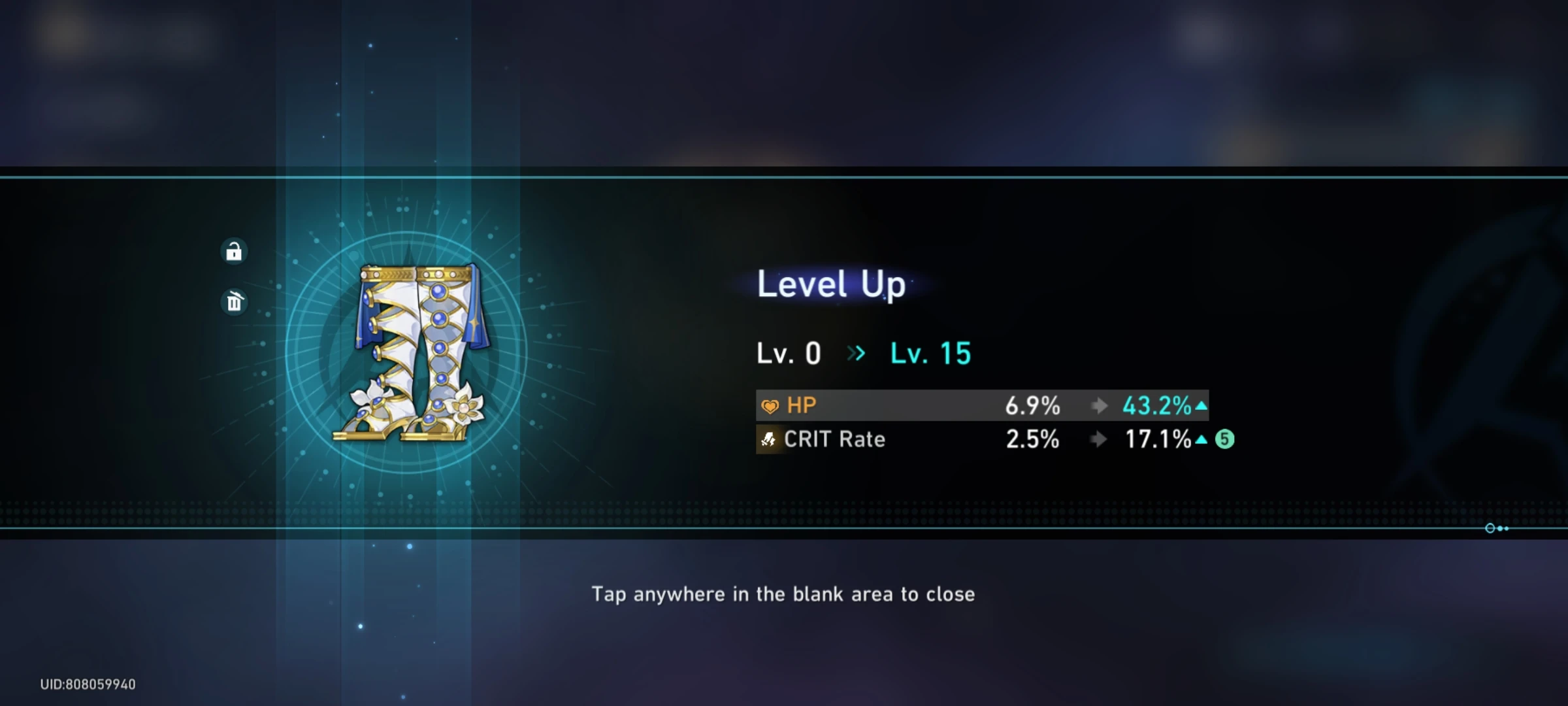Click the arrow beside CRIT Rate values
1568x706 pixels.
click(x=1099, y=439)
